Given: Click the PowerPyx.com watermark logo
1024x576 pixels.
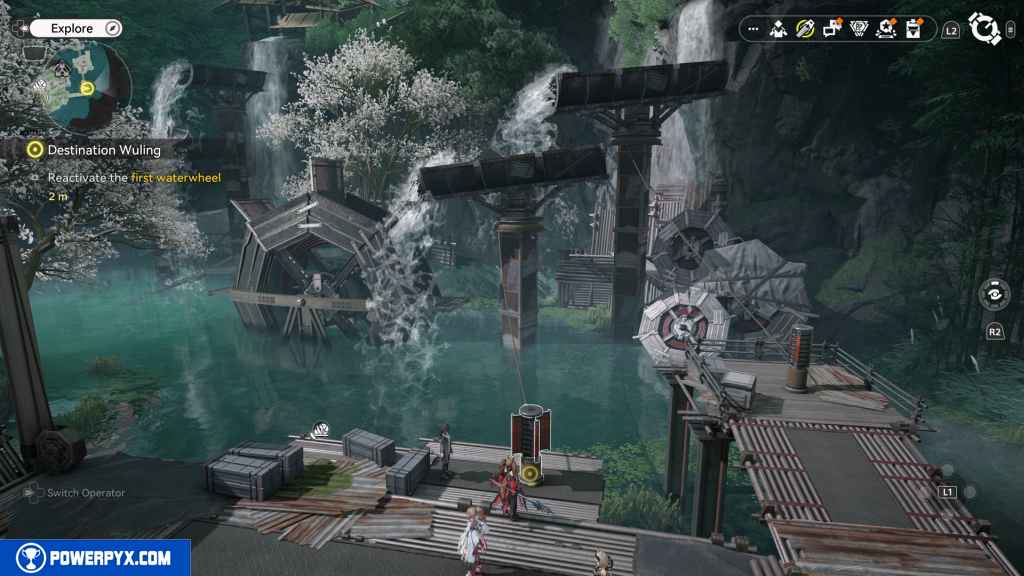Looking at the screenshot, I should 95,558.
